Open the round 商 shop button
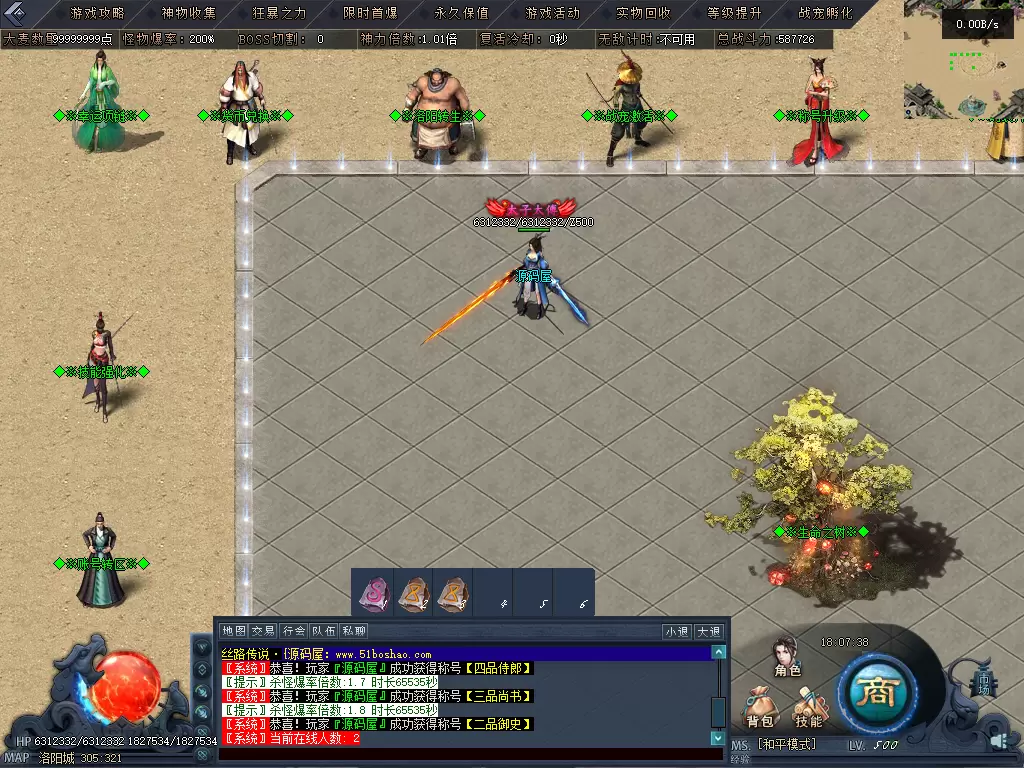This screenshot has width=1024, height=768. 877,694
